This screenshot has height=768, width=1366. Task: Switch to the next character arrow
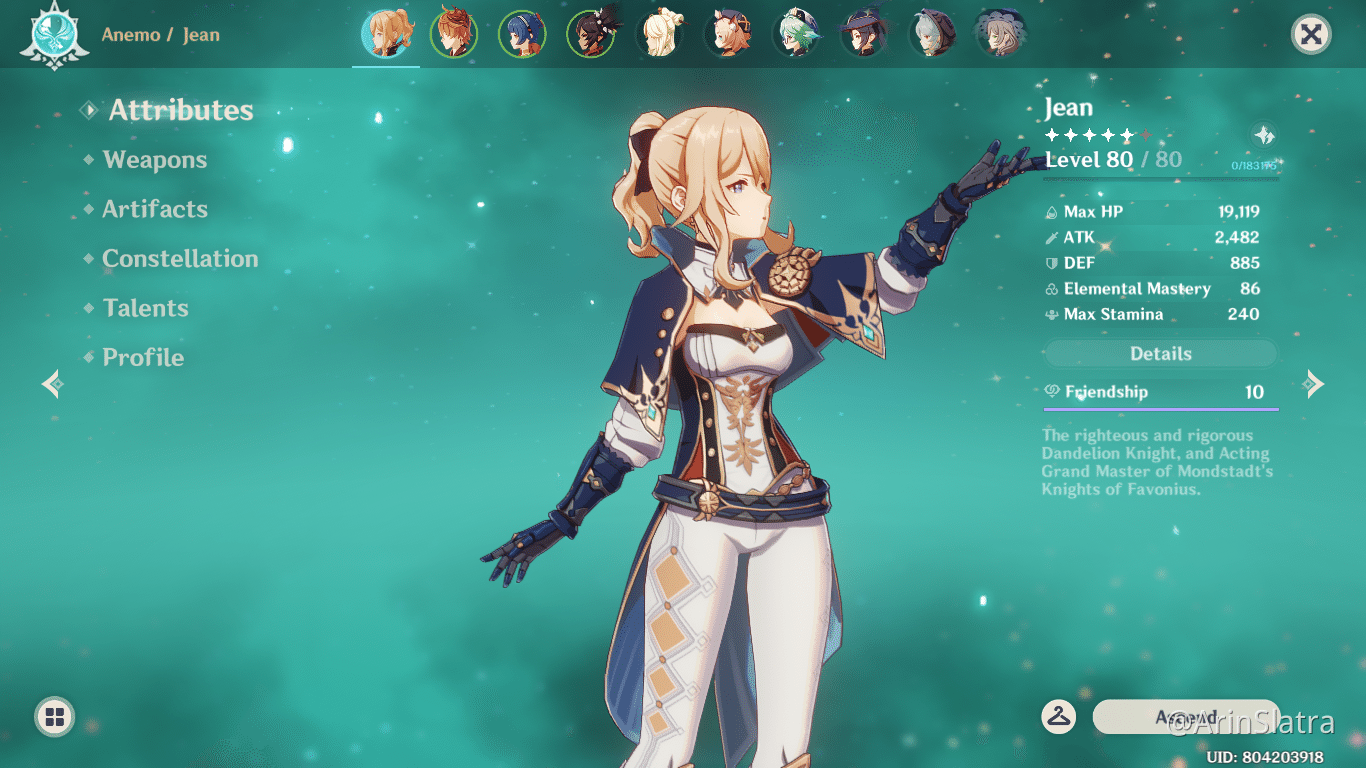pos(1314,384)
